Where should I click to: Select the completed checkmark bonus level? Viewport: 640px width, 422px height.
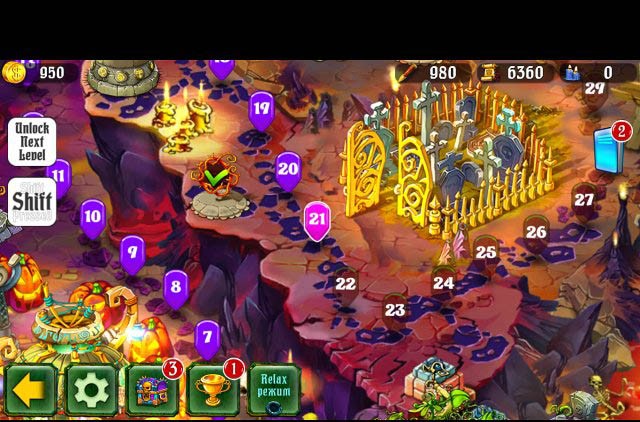(x=215, y=178)
